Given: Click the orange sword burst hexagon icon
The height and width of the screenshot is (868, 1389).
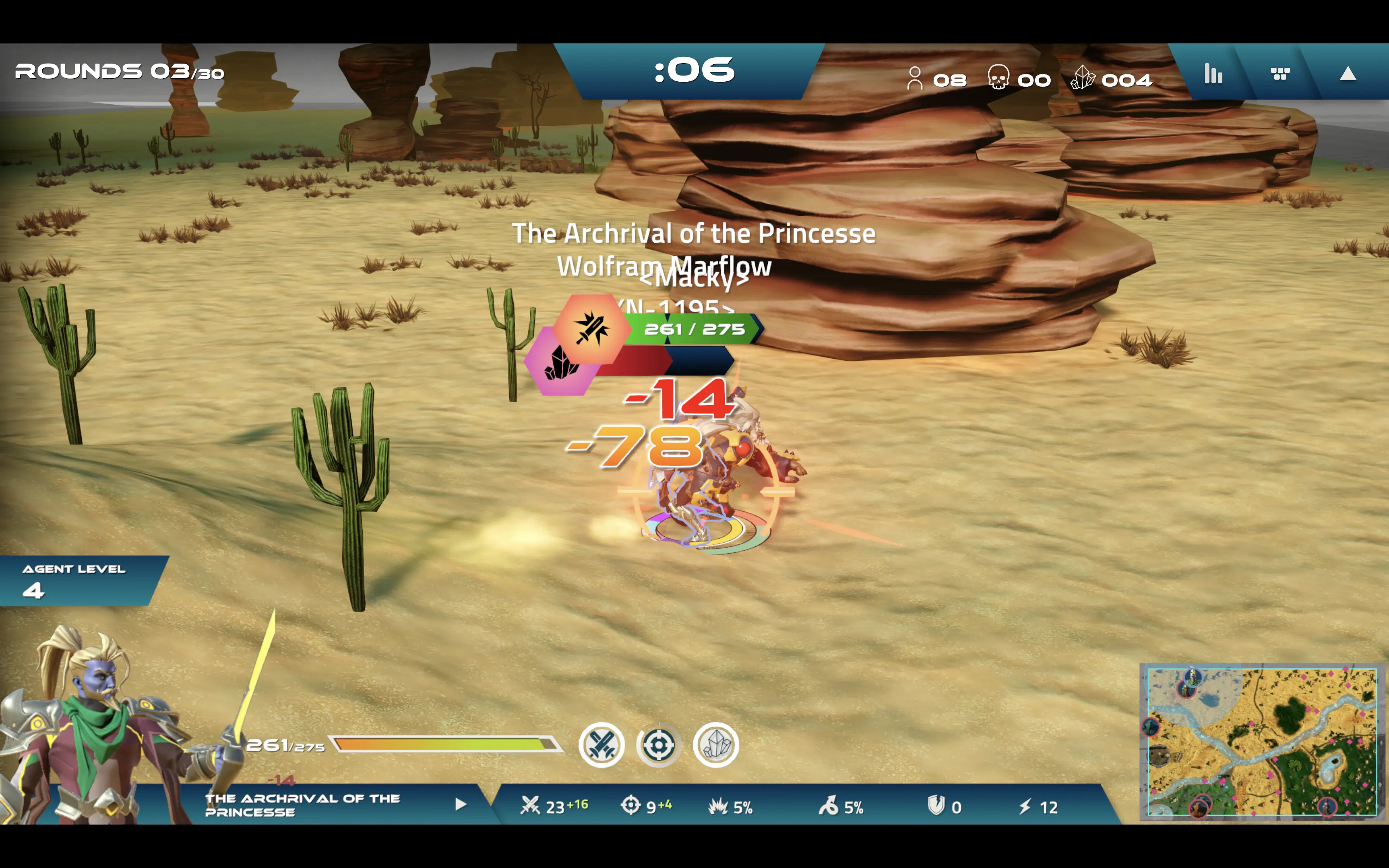Looking at the screenshot, I should [x=591, y=329].
